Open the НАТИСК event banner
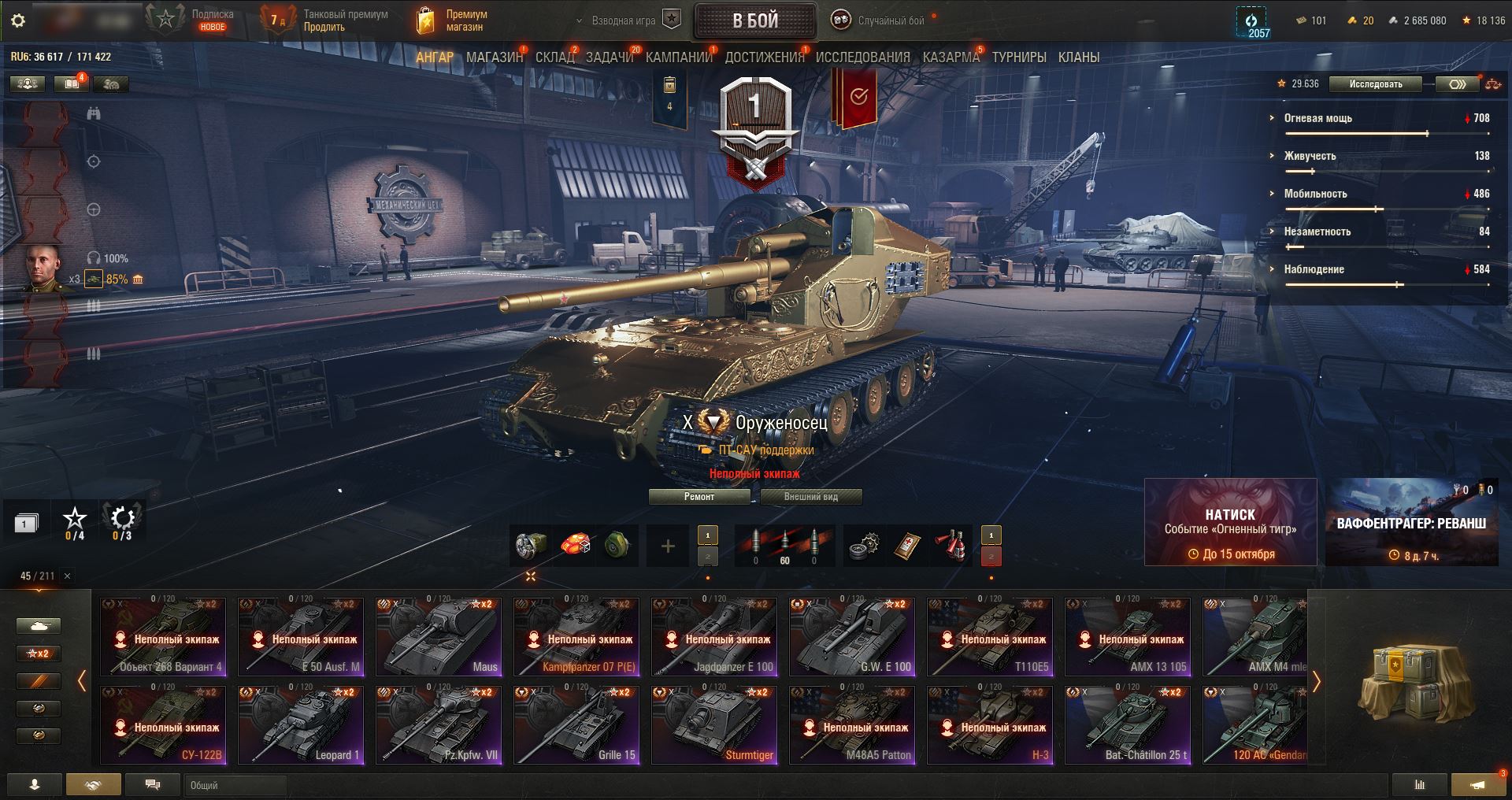1512x800 pixels. coord(1230,522)
